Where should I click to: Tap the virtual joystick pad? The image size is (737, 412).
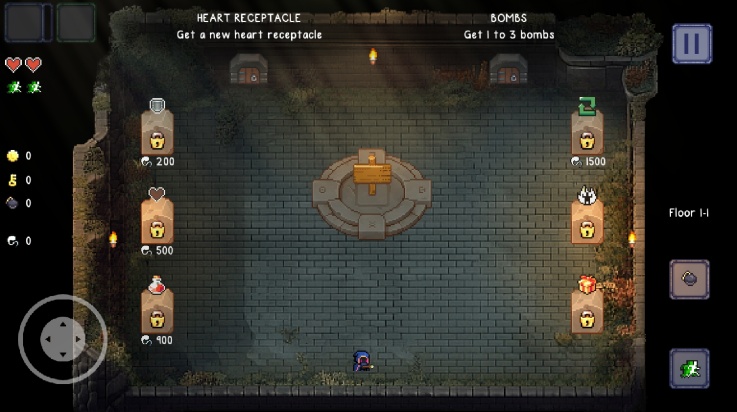pos(62,339)
